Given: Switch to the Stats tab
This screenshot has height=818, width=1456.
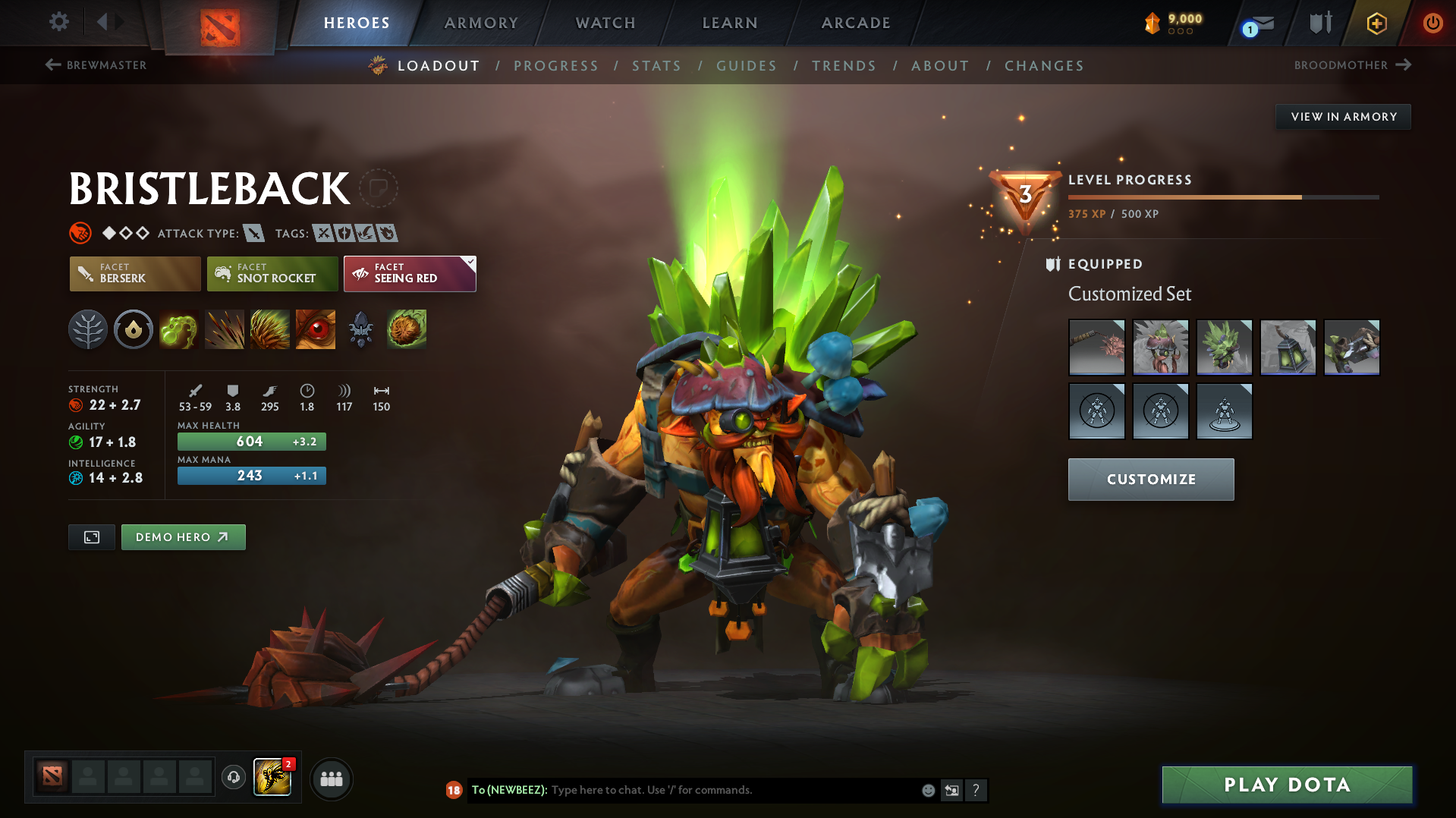Looking at the screenshot, I should coord(656,65).
